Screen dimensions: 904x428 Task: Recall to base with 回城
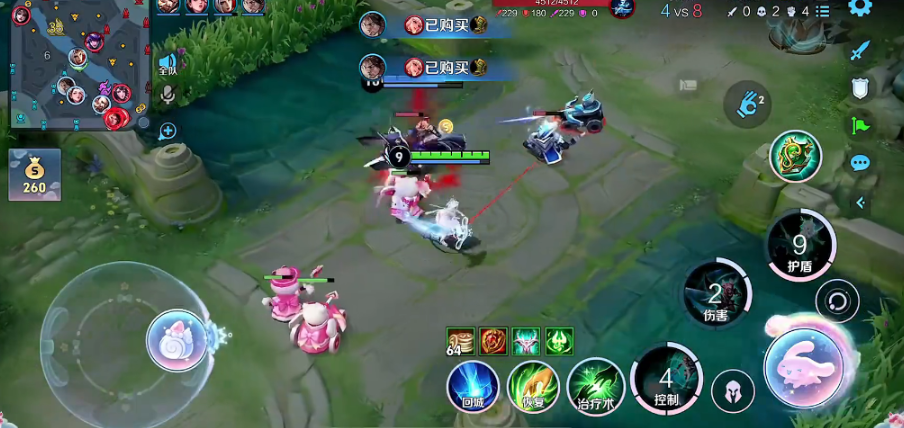click(473, 385)
